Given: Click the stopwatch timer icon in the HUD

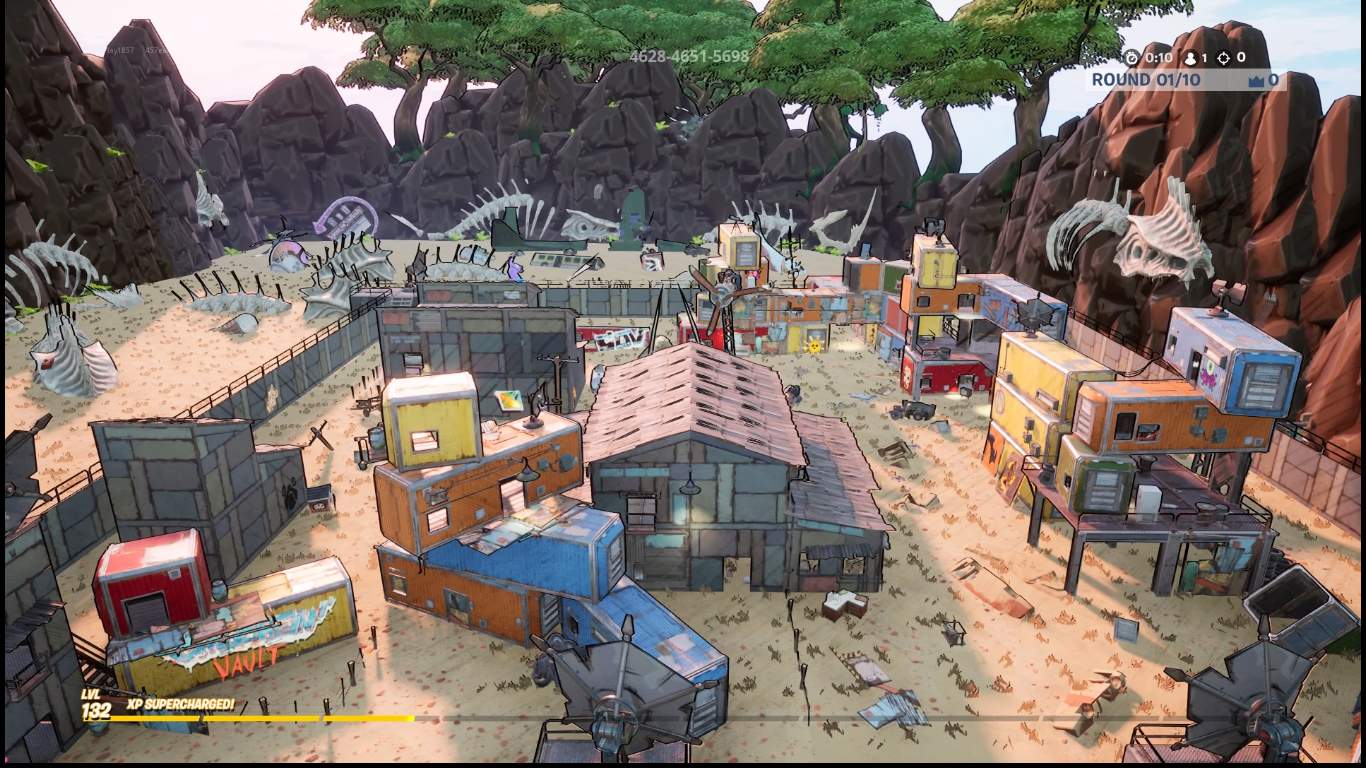Looking at the screenshot, I should point(1133,58).
